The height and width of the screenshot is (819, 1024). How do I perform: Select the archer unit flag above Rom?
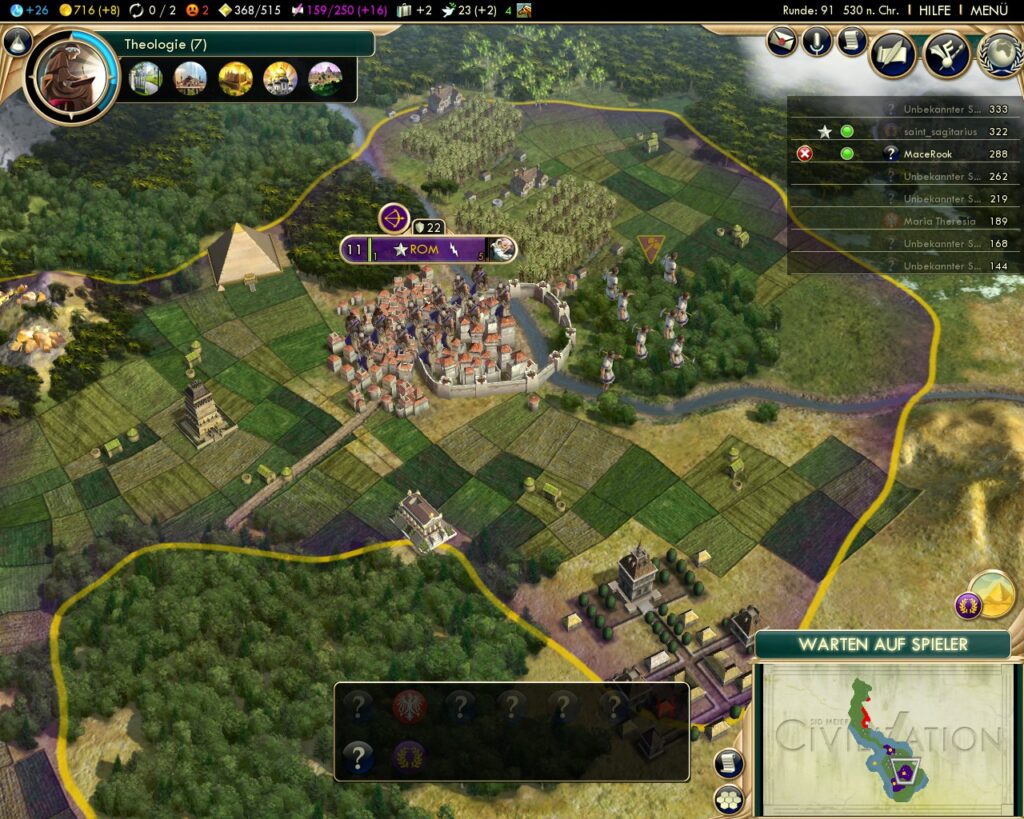pos(394,218)
